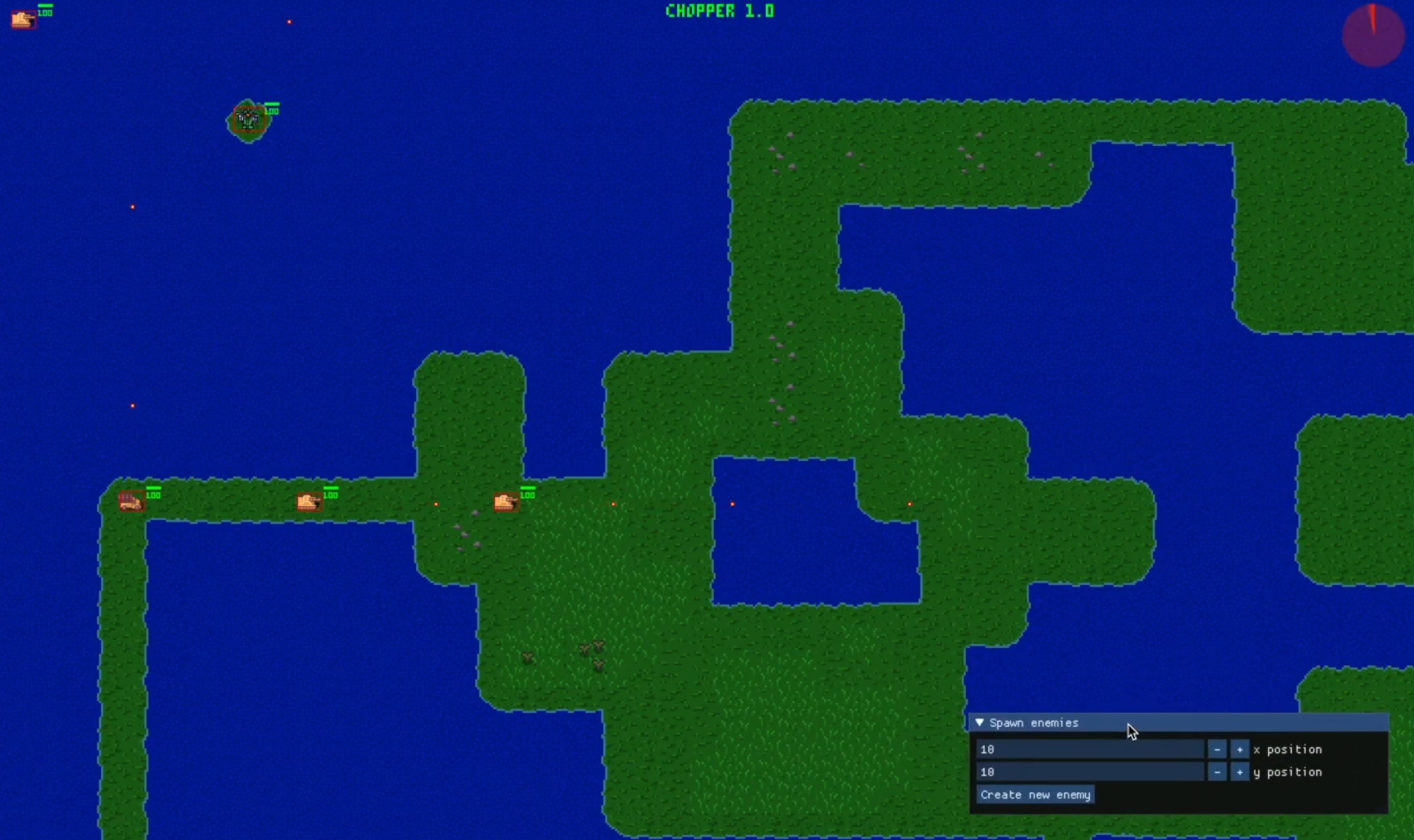Image resolution: width=1414 pixels, height=840 pixels.
Task: Decrease the x position value
Action: pyautogui.click(x=1217, y=749)
